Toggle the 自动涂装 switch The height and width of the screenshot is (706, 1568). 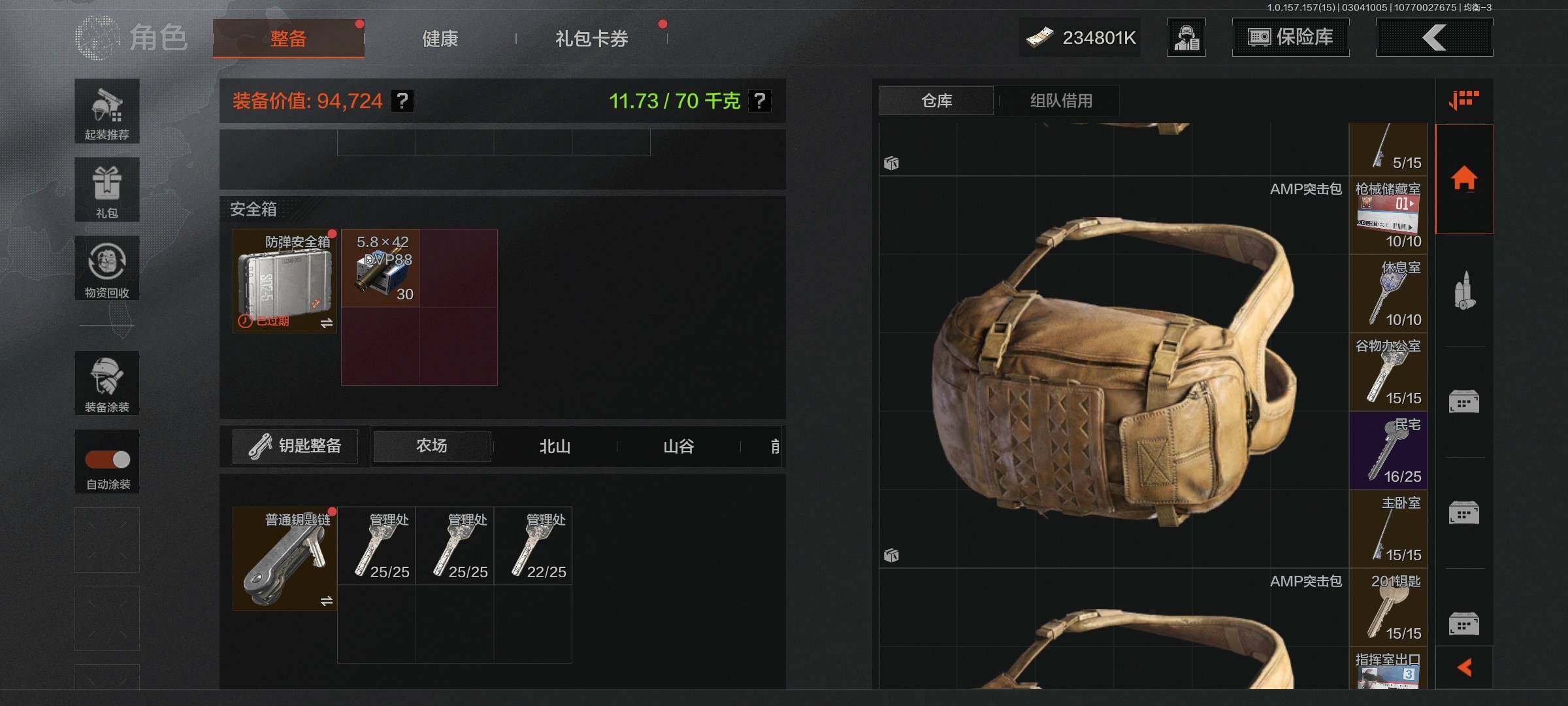(108, 460)
